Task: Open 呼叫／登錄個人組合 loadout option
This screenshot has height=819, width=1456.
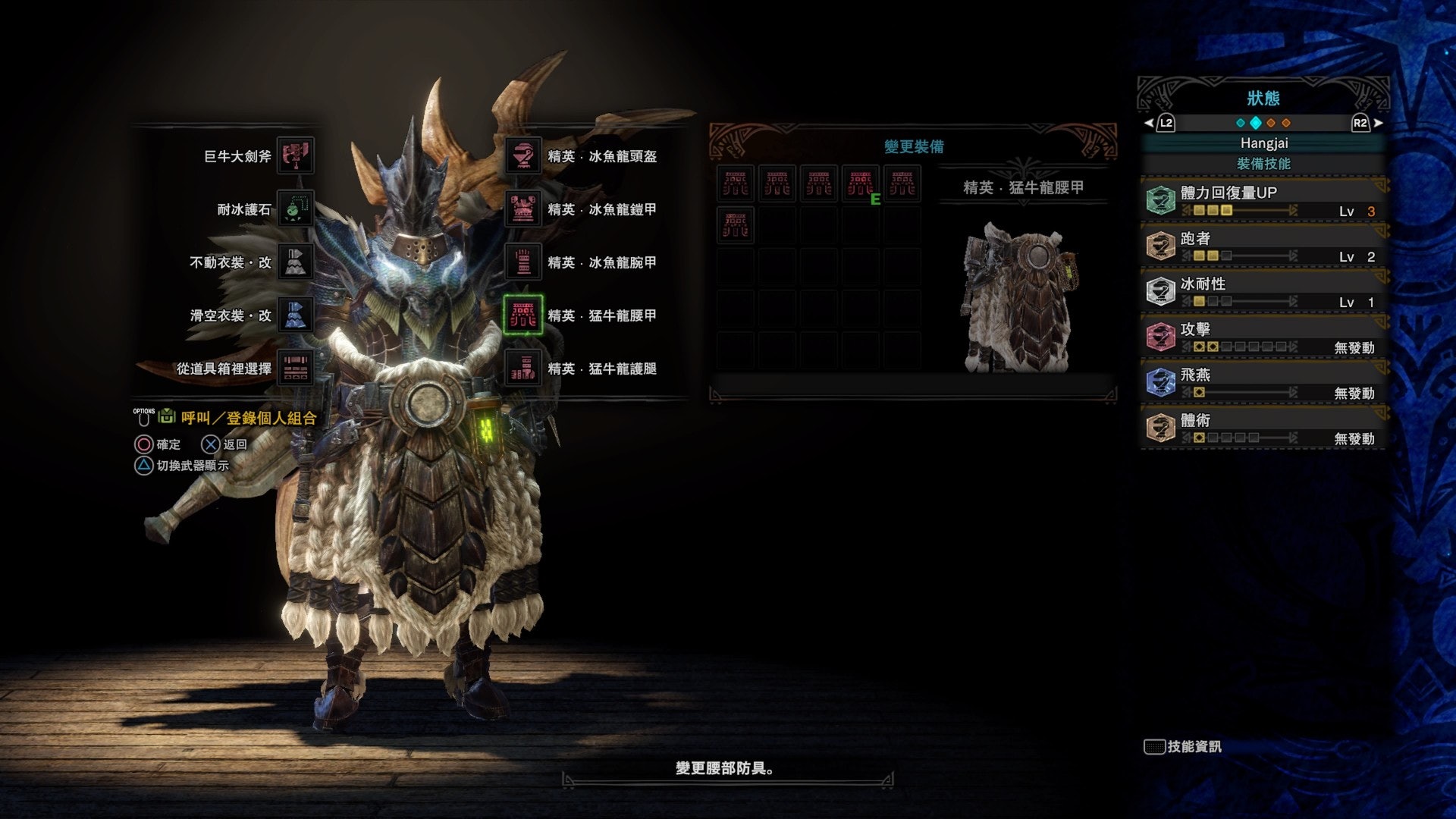Action: (248, 418)
